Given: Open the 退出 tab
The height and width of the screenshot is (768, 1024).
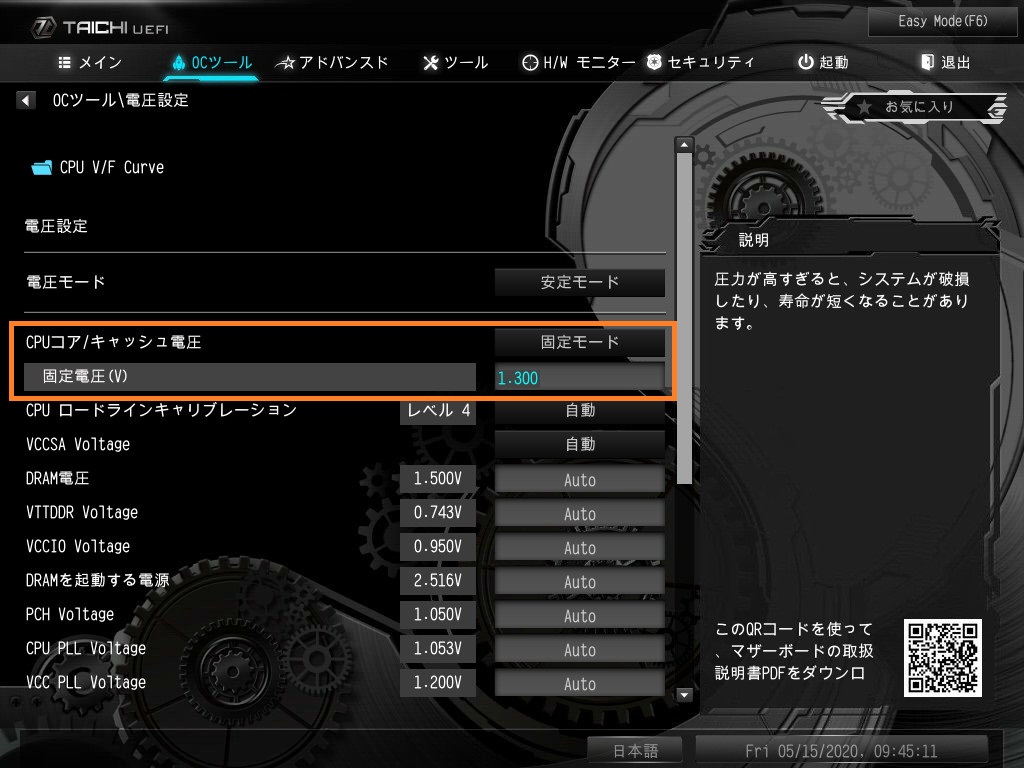Looking at the screenshot, I should [x=945, y=62].
